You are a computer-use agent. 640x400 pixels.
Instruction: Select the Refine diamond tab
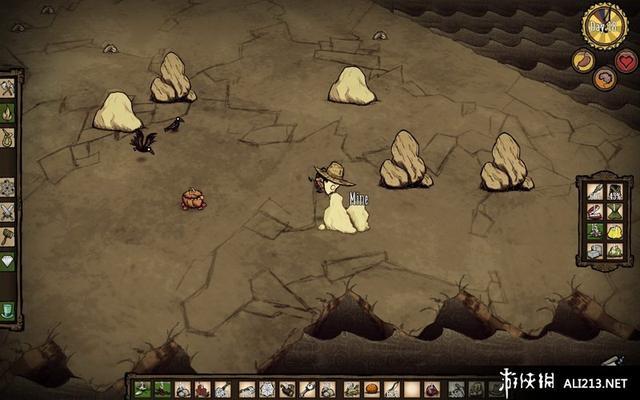(x=7, y=262)
